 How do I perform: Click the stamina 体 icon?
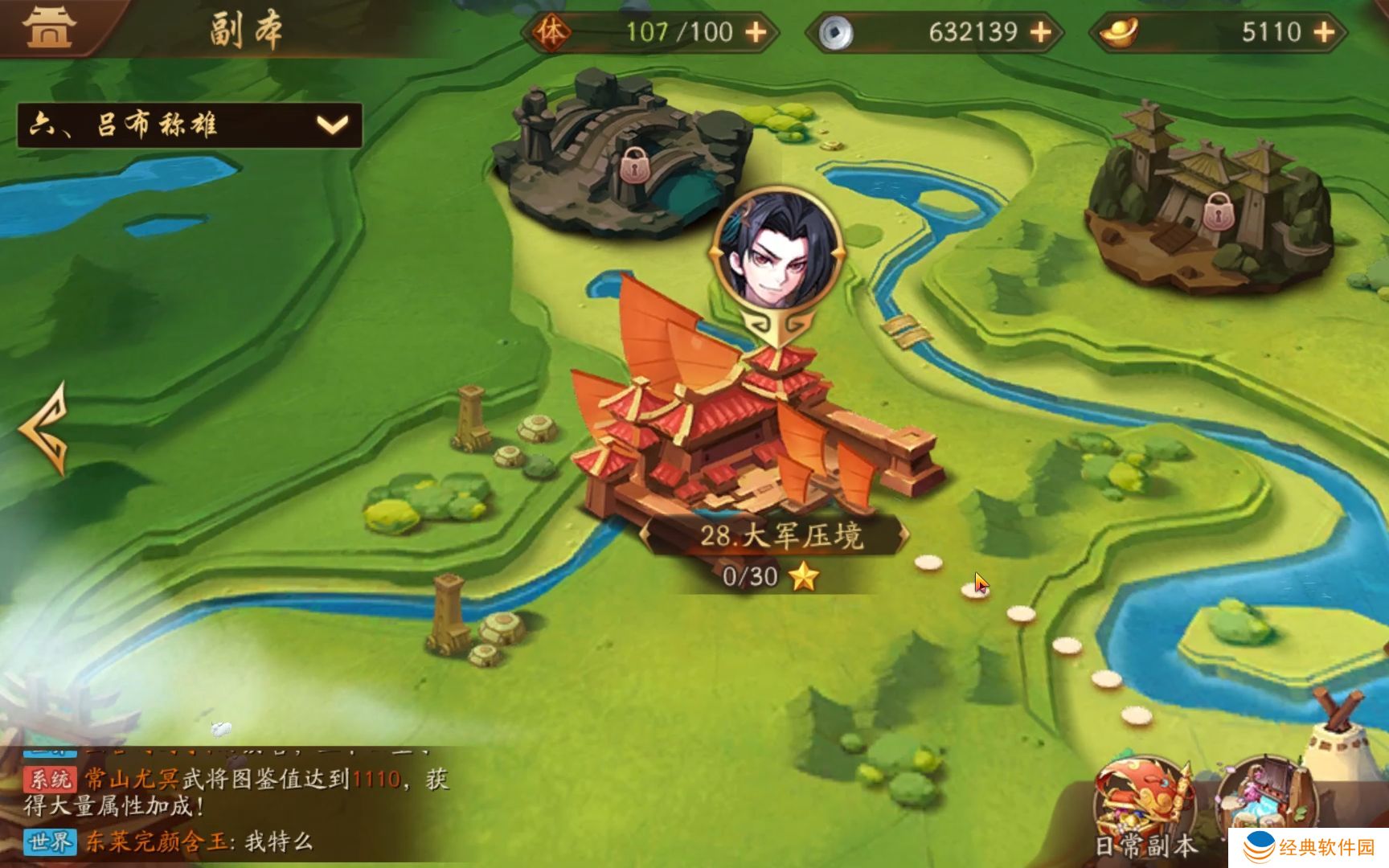550,32
